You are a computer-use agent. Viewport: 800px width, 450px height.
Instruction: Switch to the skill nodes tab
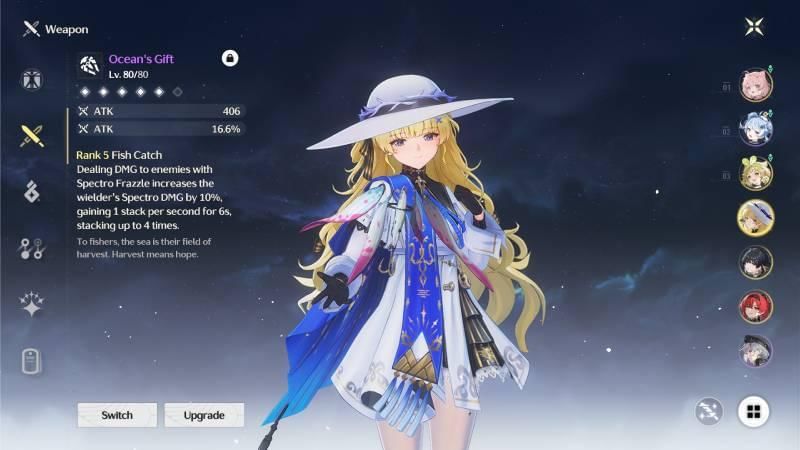(x=31, y=248)
